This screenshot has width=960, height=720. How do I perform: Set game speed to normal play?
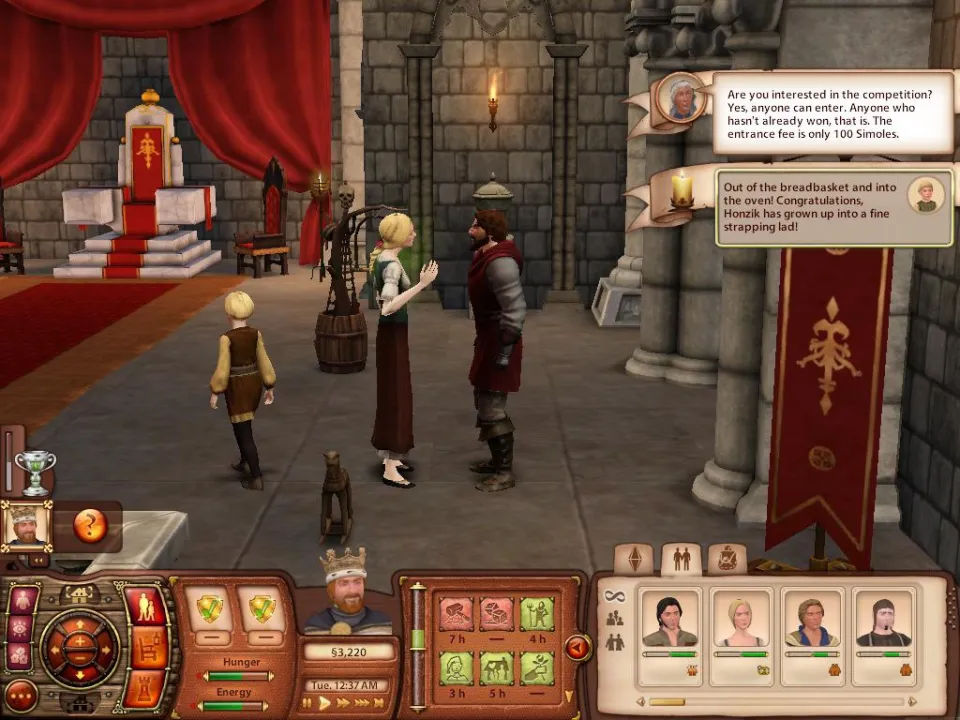pyautogui.click(x=325, y=703)
